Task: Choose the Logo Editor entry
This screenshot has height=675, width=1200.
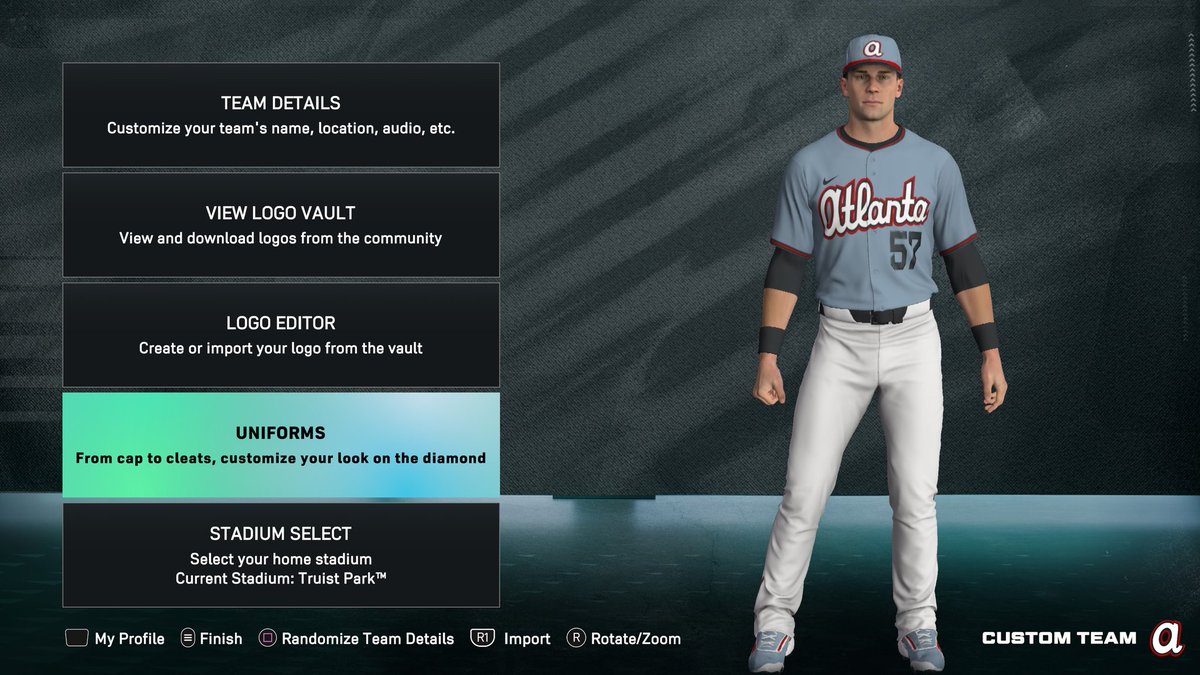Action: coord(281,335)
